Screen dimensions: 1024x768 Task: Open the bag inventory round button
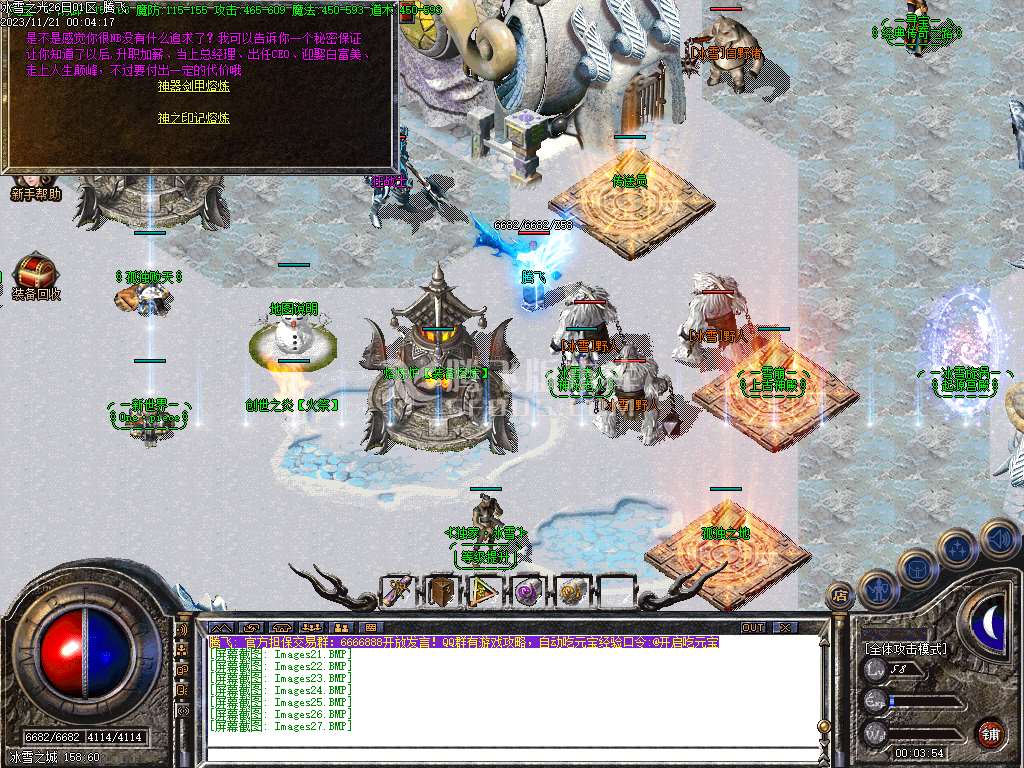917,568
